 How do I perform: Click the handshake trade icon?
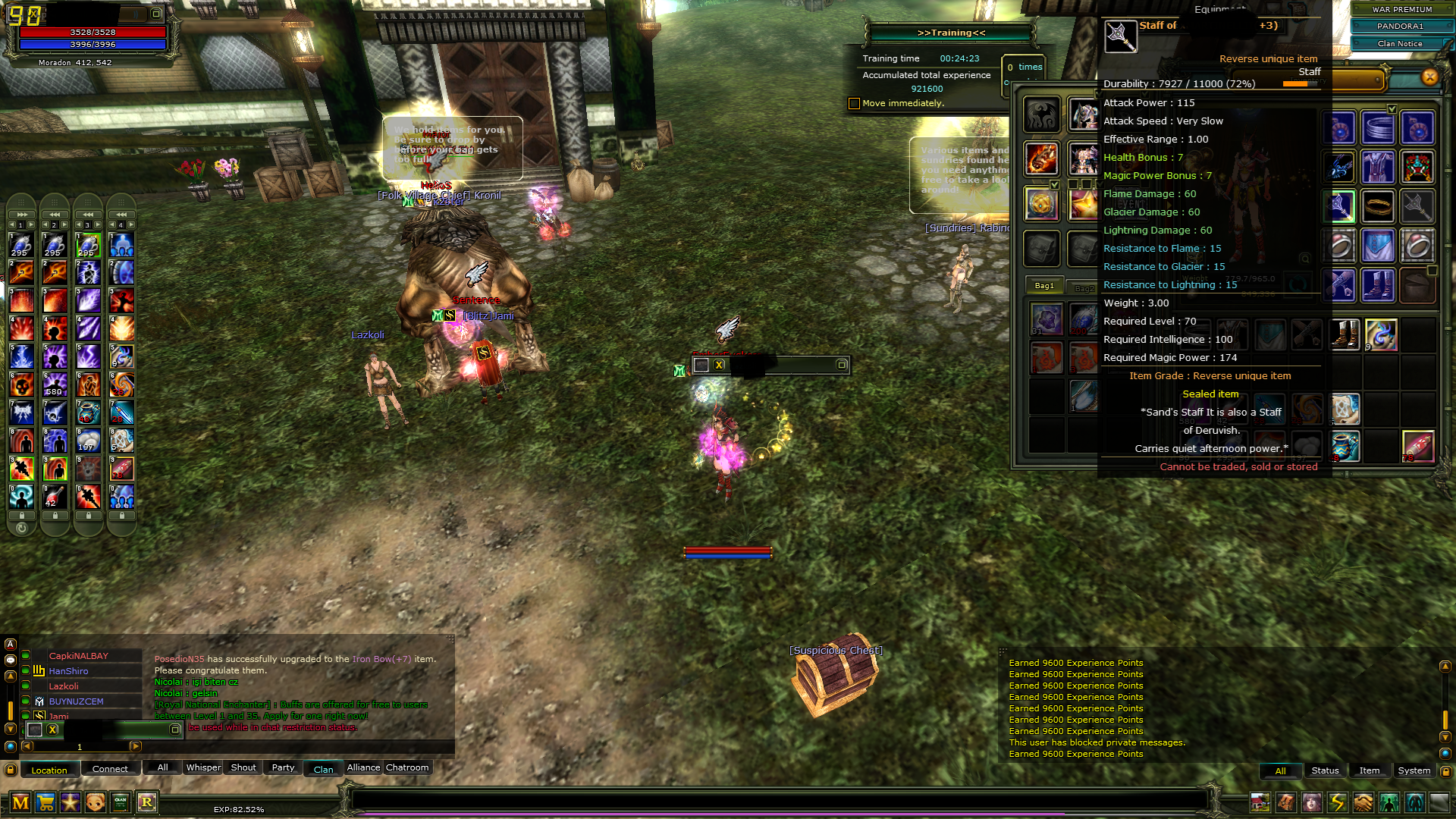(x=1363, y=802)
